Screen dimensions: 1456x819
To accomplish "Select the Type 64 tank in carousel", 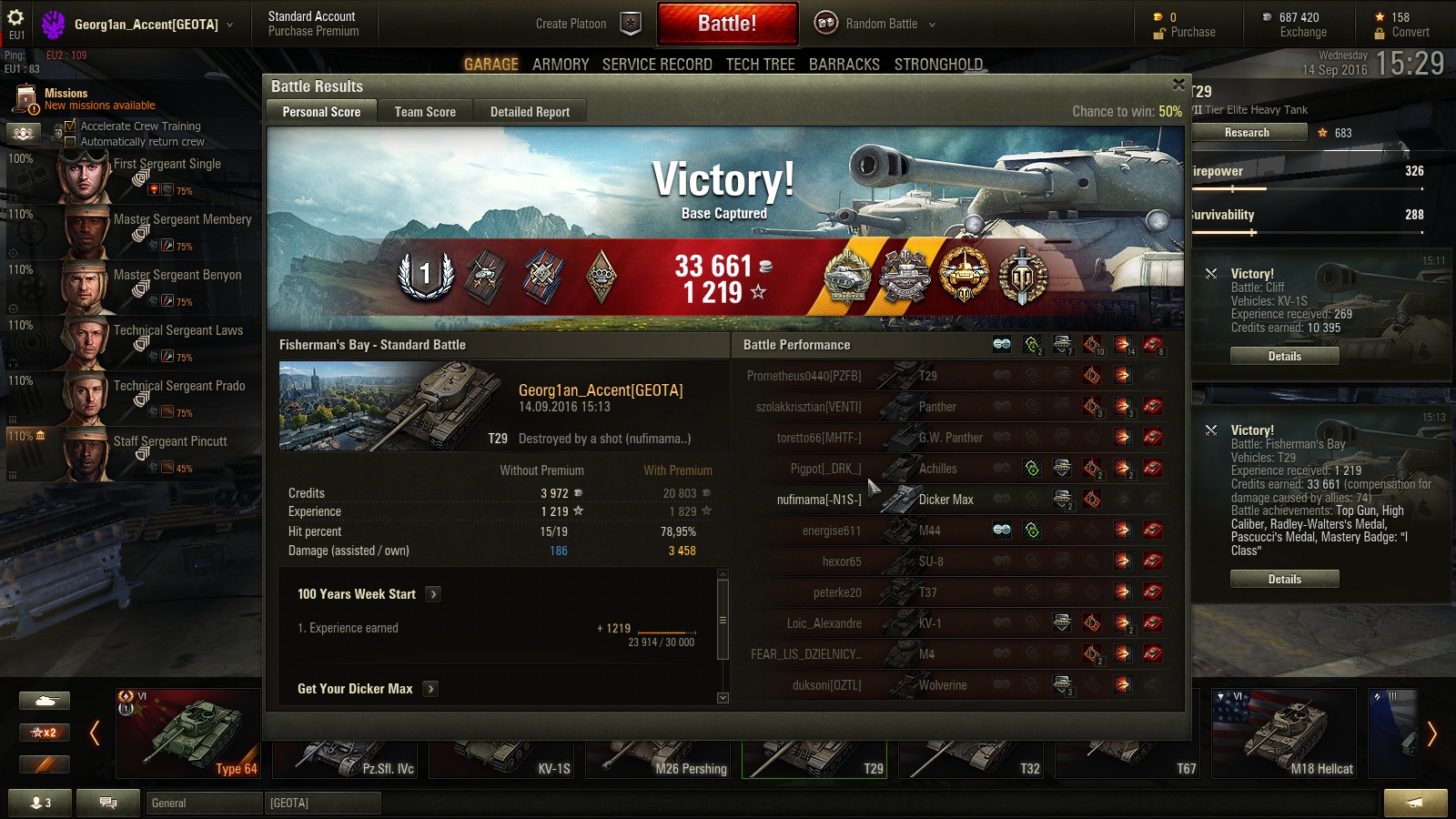I will [189, 733].
